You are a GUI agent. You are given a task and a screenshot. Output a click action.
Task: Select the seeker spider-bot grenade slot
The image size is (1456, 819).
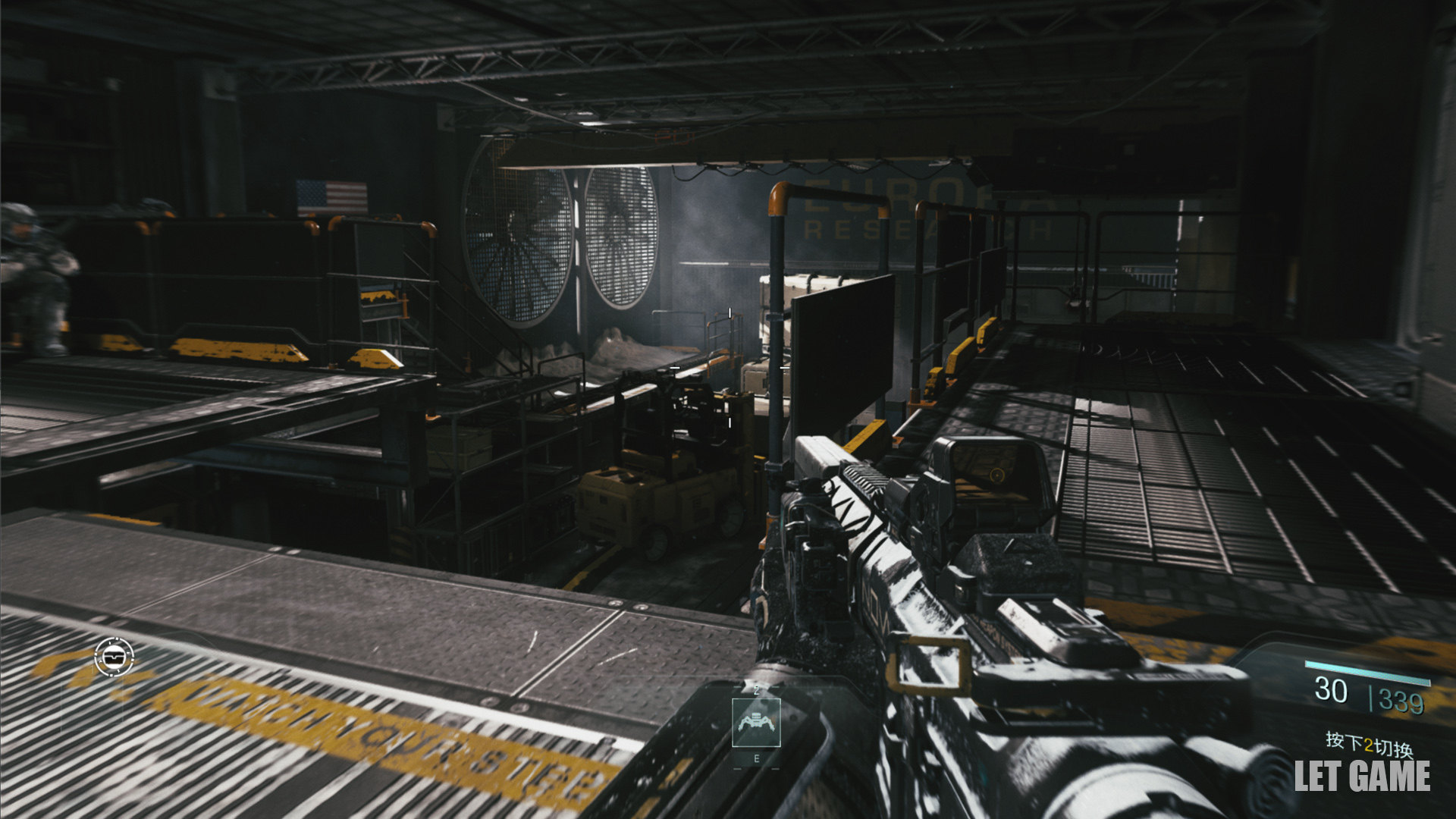click(755, 723)
